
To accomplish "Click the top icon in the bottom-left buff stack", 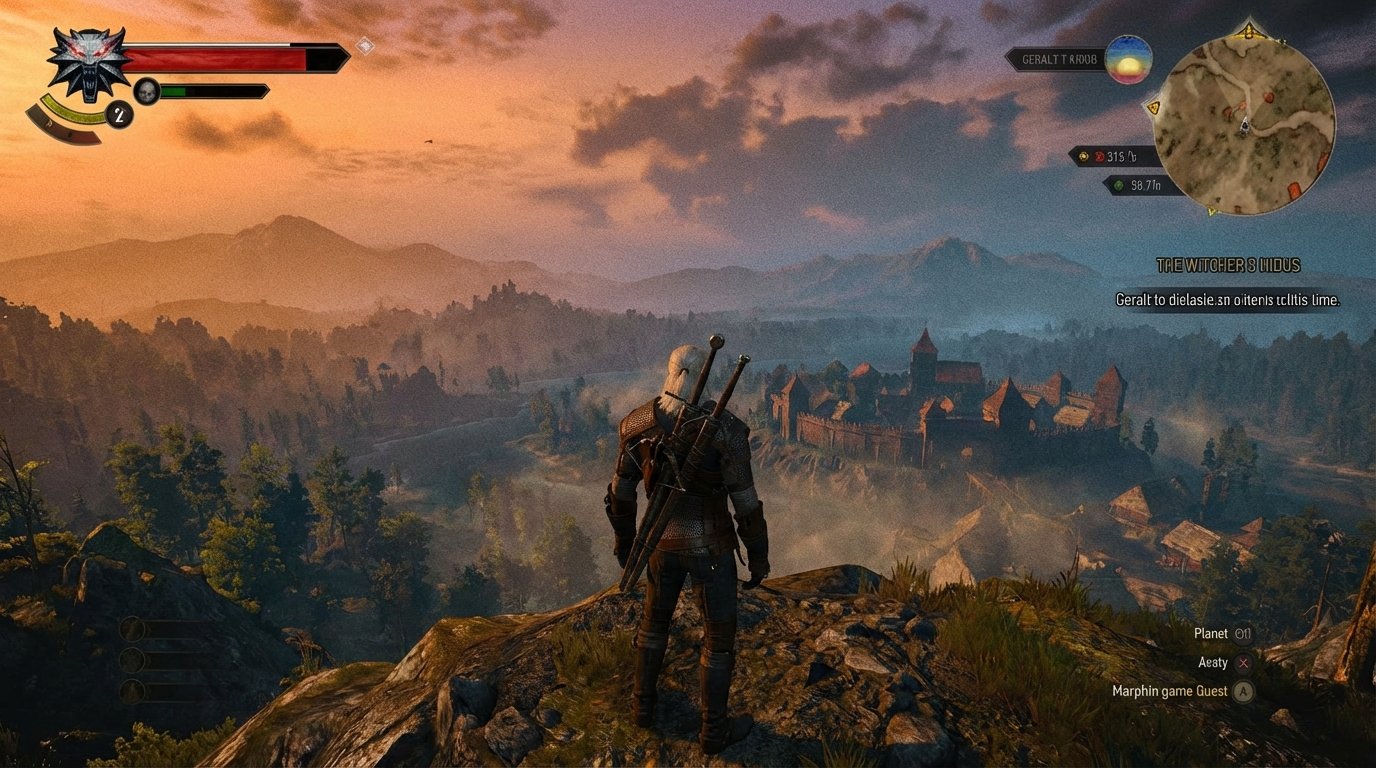I will click(131, 629).
